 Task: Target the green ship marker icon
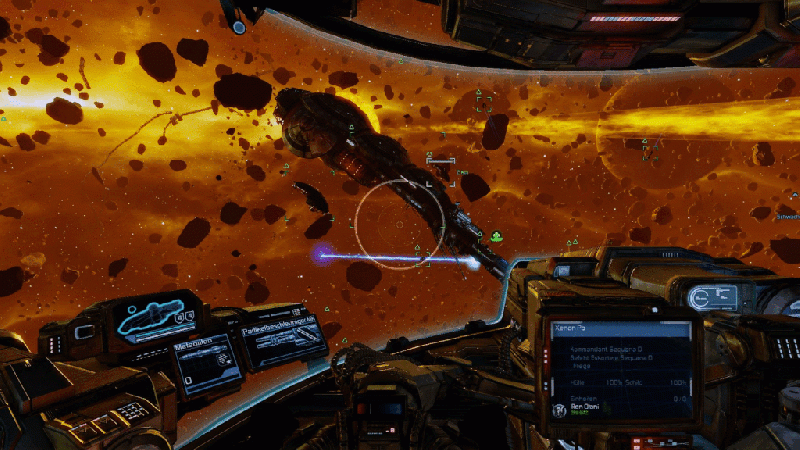(x=498, y=236)
